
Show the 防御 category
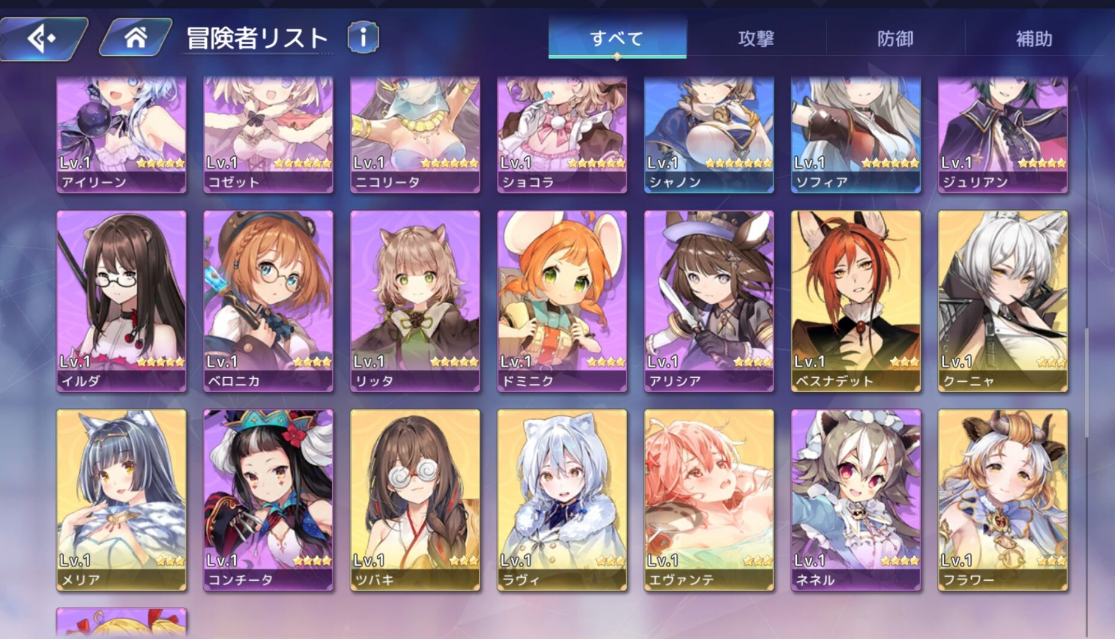point(895,40)
